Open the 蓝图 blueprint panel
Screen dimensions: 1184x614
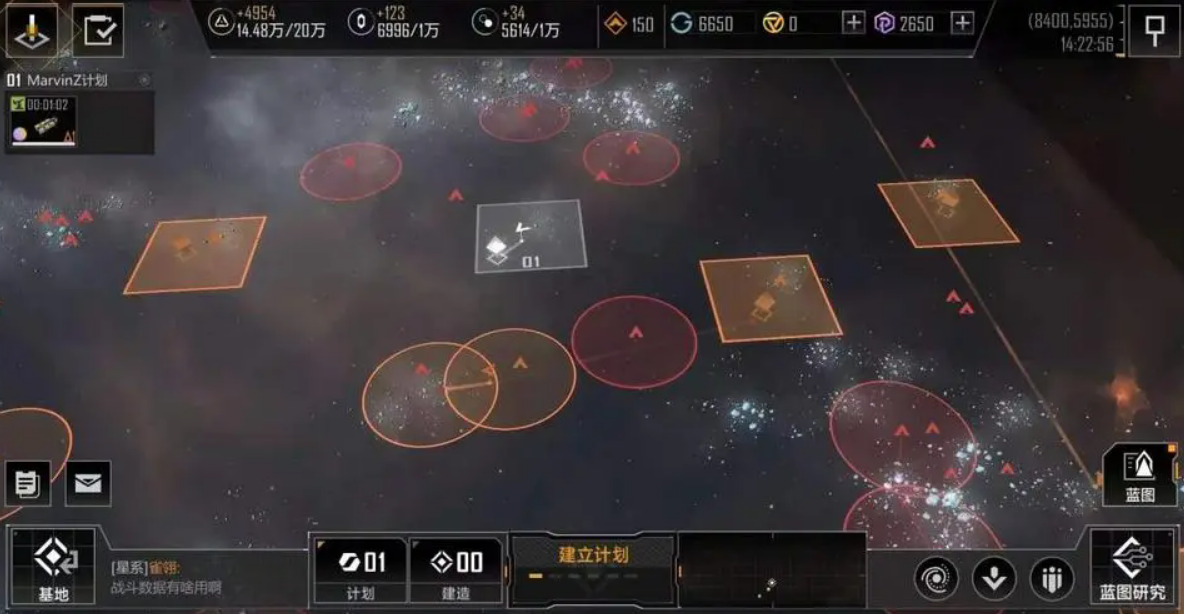pos(1139,475)
